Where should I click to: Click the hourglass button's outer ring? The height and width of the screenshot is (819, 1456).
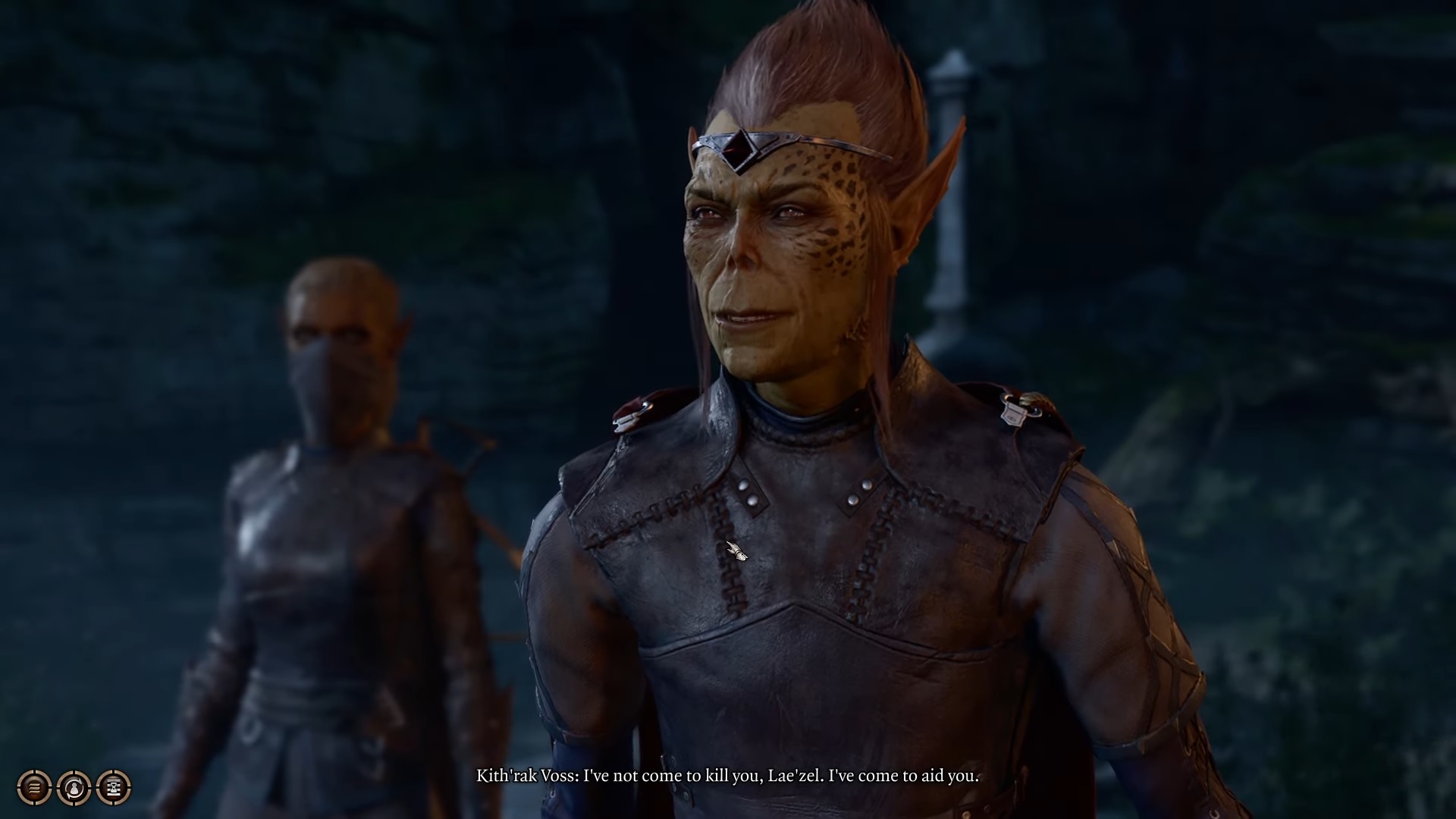[x=112, y=773]
